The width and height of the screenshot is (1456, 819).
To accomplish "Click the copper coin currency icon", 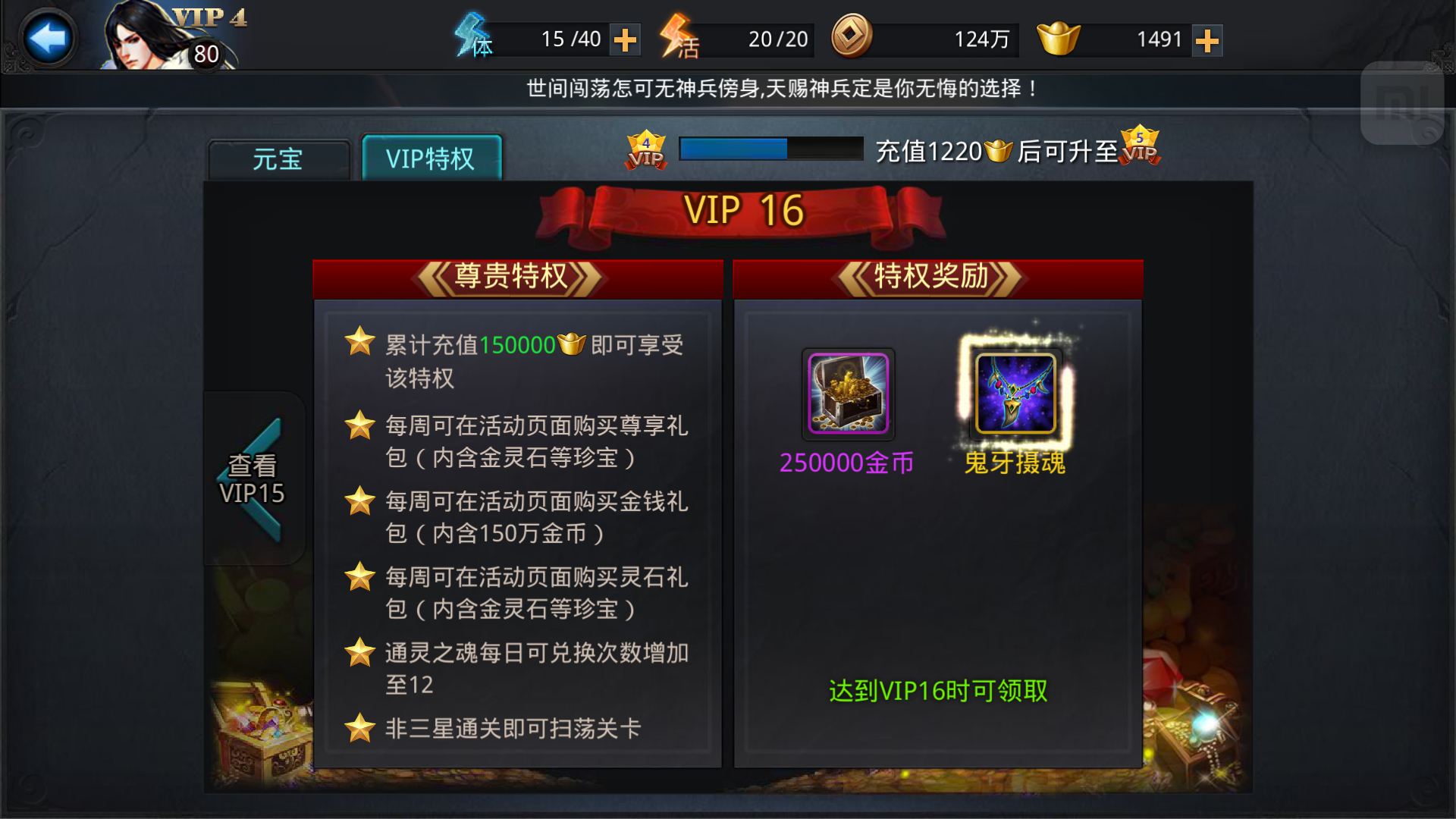I will [x=852, y=39].
